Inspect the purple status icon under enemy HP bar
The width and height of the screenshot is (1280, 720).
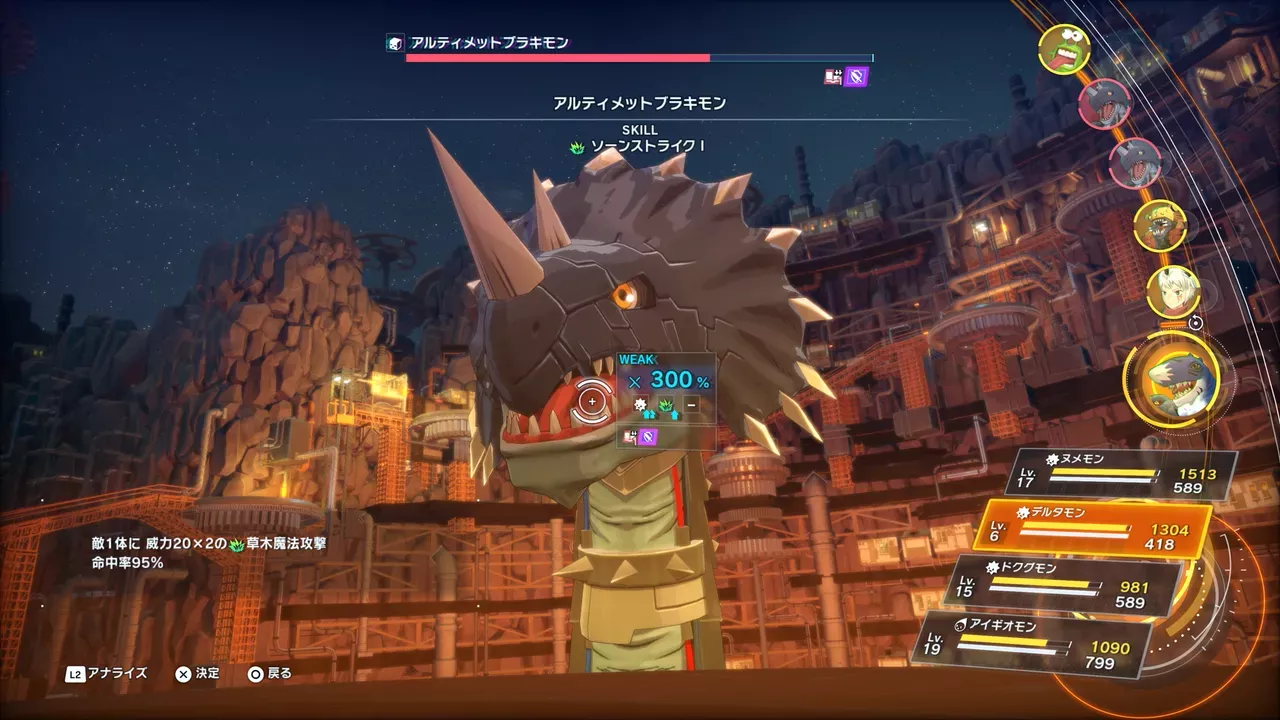coord(856,76)
